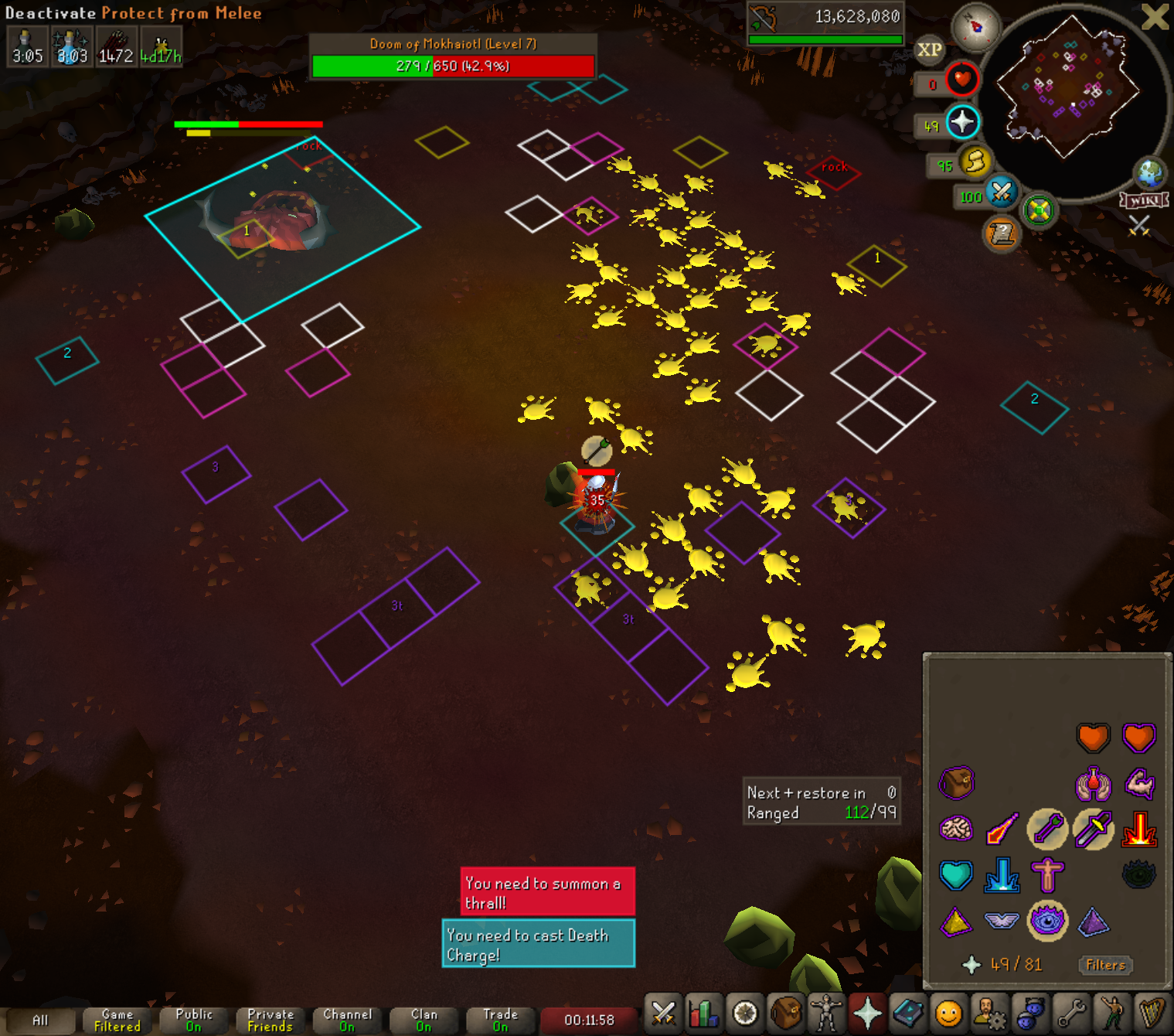Close the panel with the X button
The height and width of the screenshot is (1036, 1174).
[1155, 17]
